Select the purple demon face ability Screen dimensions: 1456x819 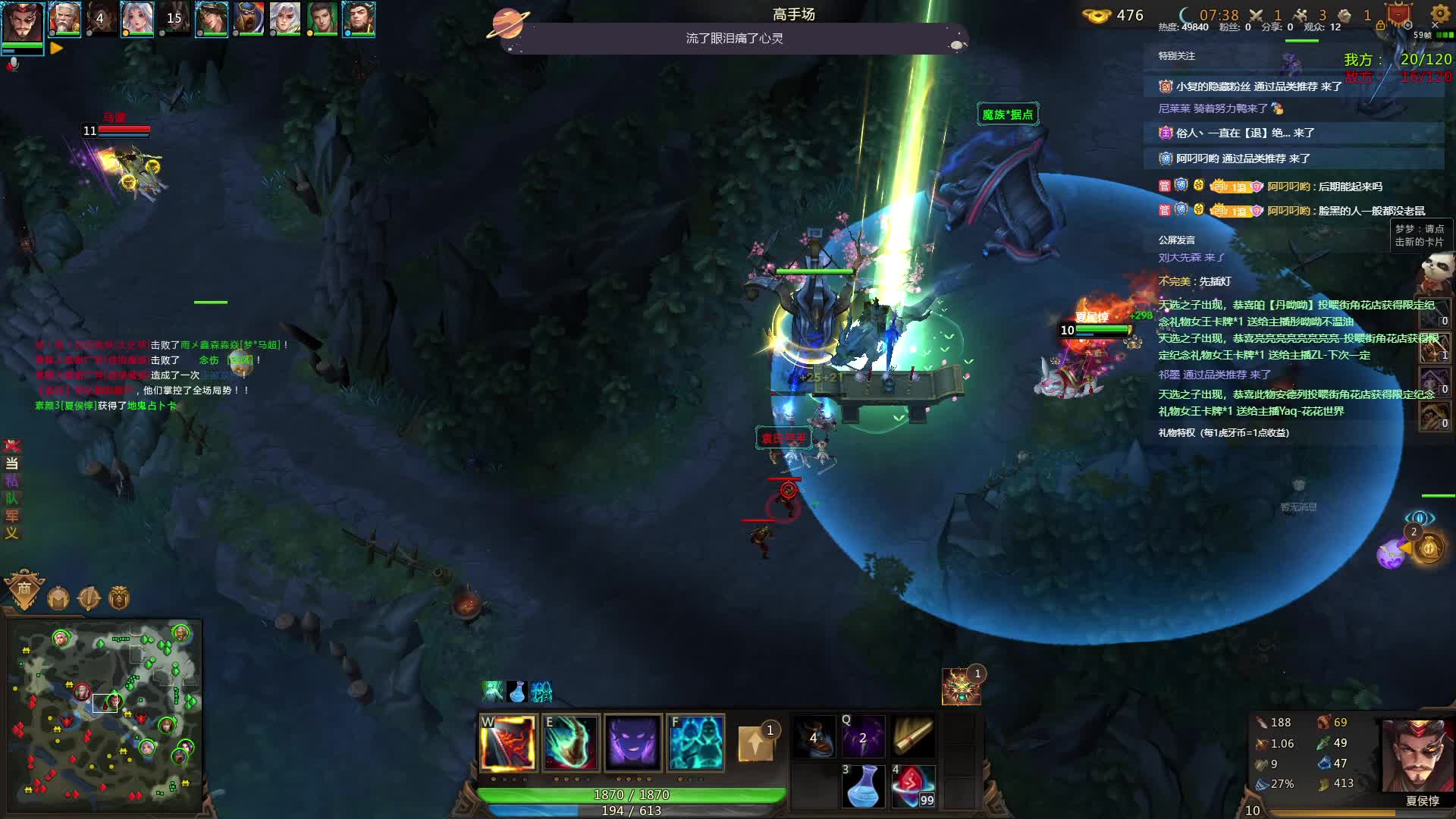pos(633,743)
